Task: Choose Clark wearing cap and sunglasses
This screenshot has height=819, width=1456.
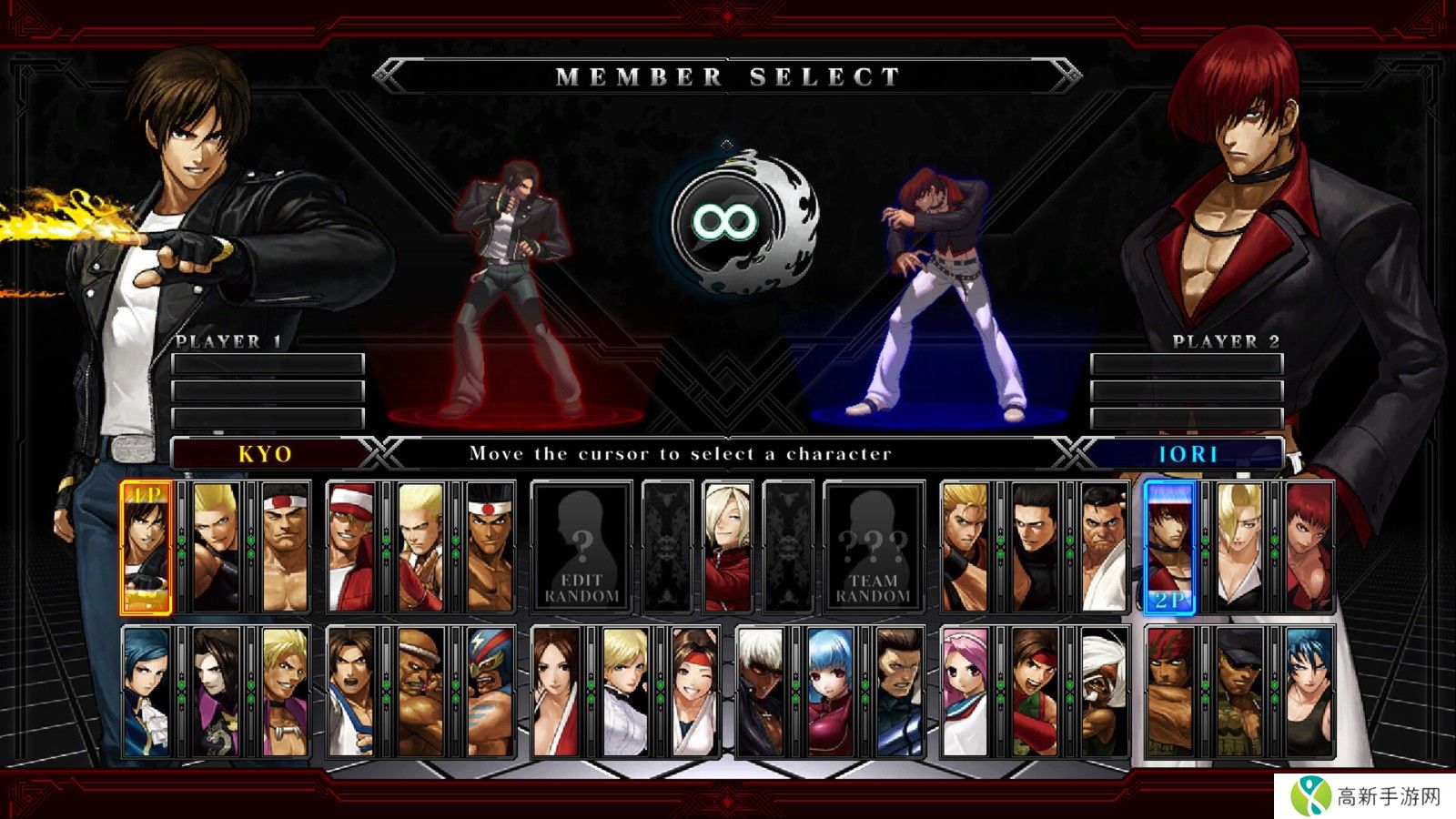Action: 1239,692
